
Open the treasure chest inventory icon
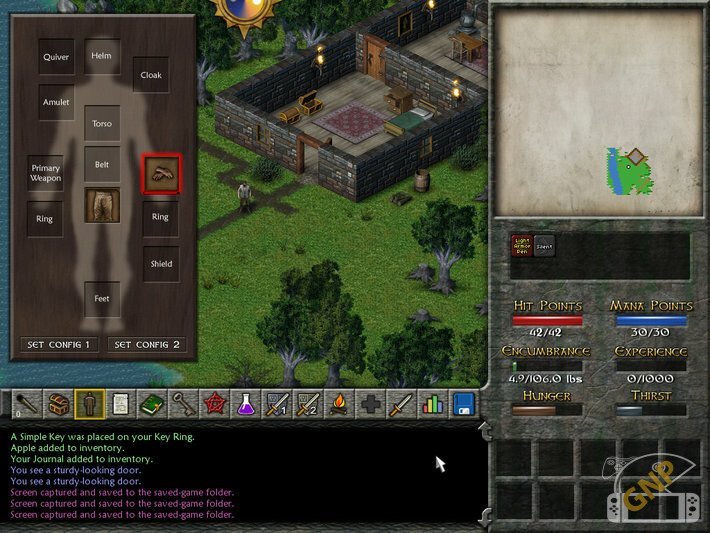[x=58, y=404]
